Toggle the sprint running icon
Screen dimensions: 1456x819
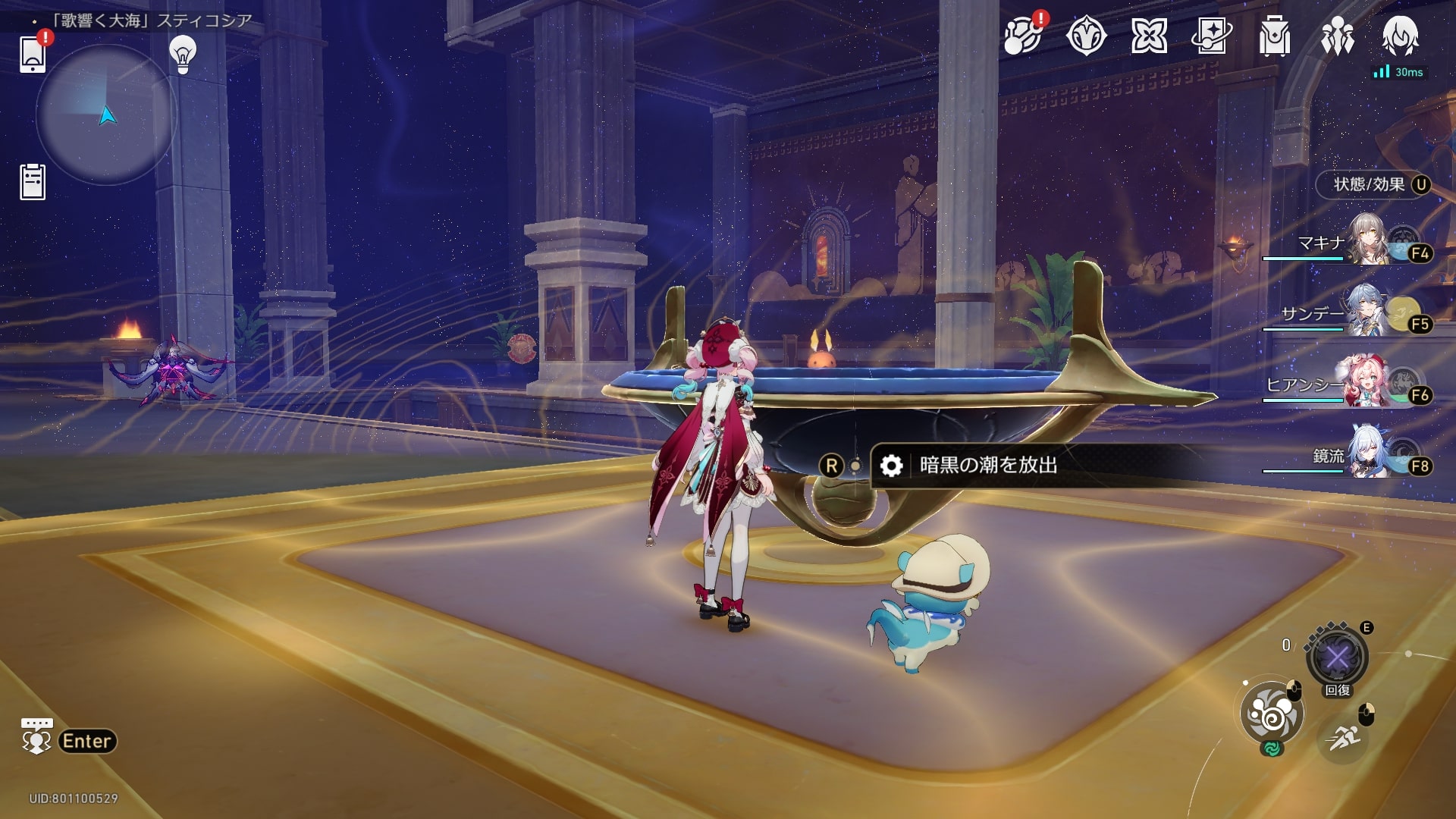pyautogui.click(x=1343, y=738)
